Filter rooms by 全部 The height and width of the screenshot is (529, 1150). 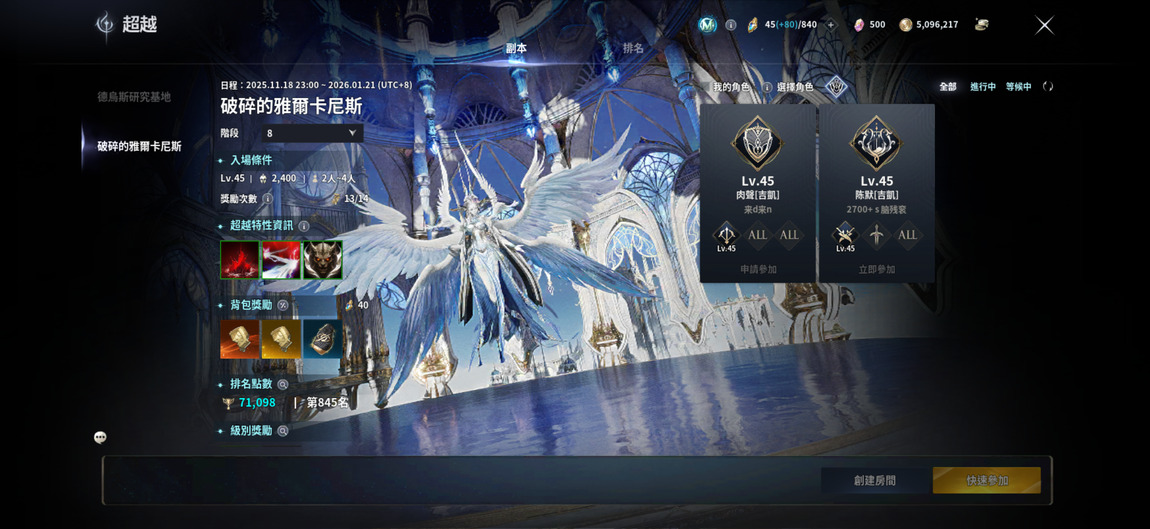[948, 87]
